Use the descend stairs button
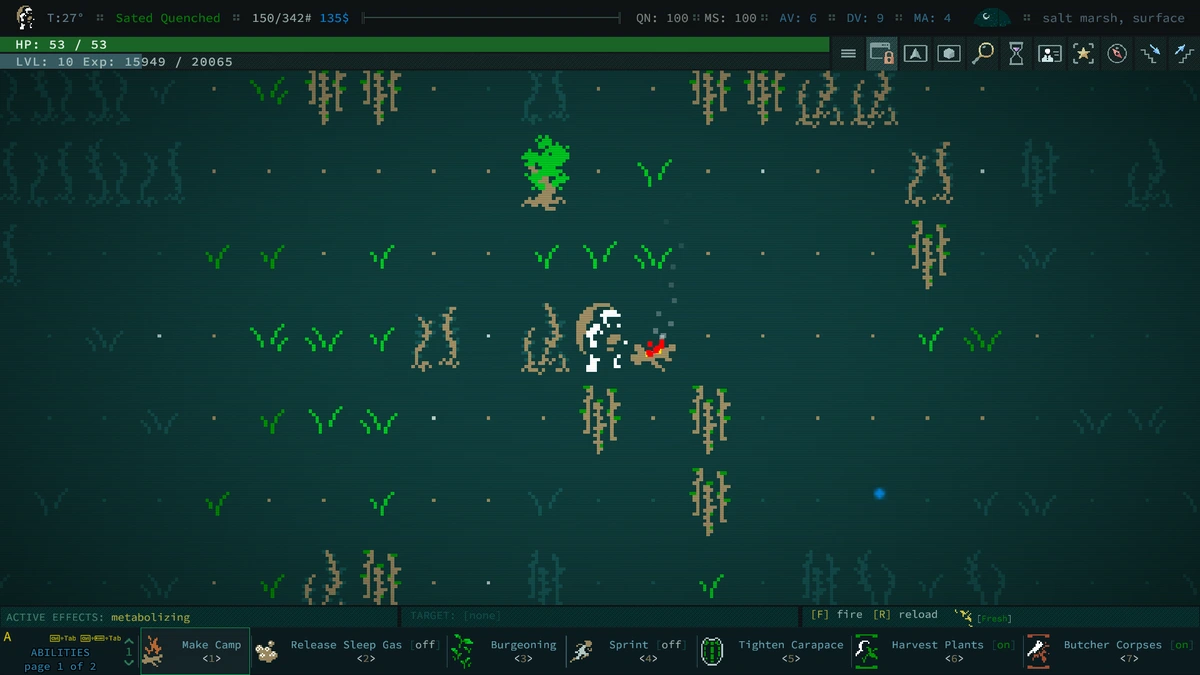Image resolution: width=1200 pixels, height=675 pixels. 1151,54
